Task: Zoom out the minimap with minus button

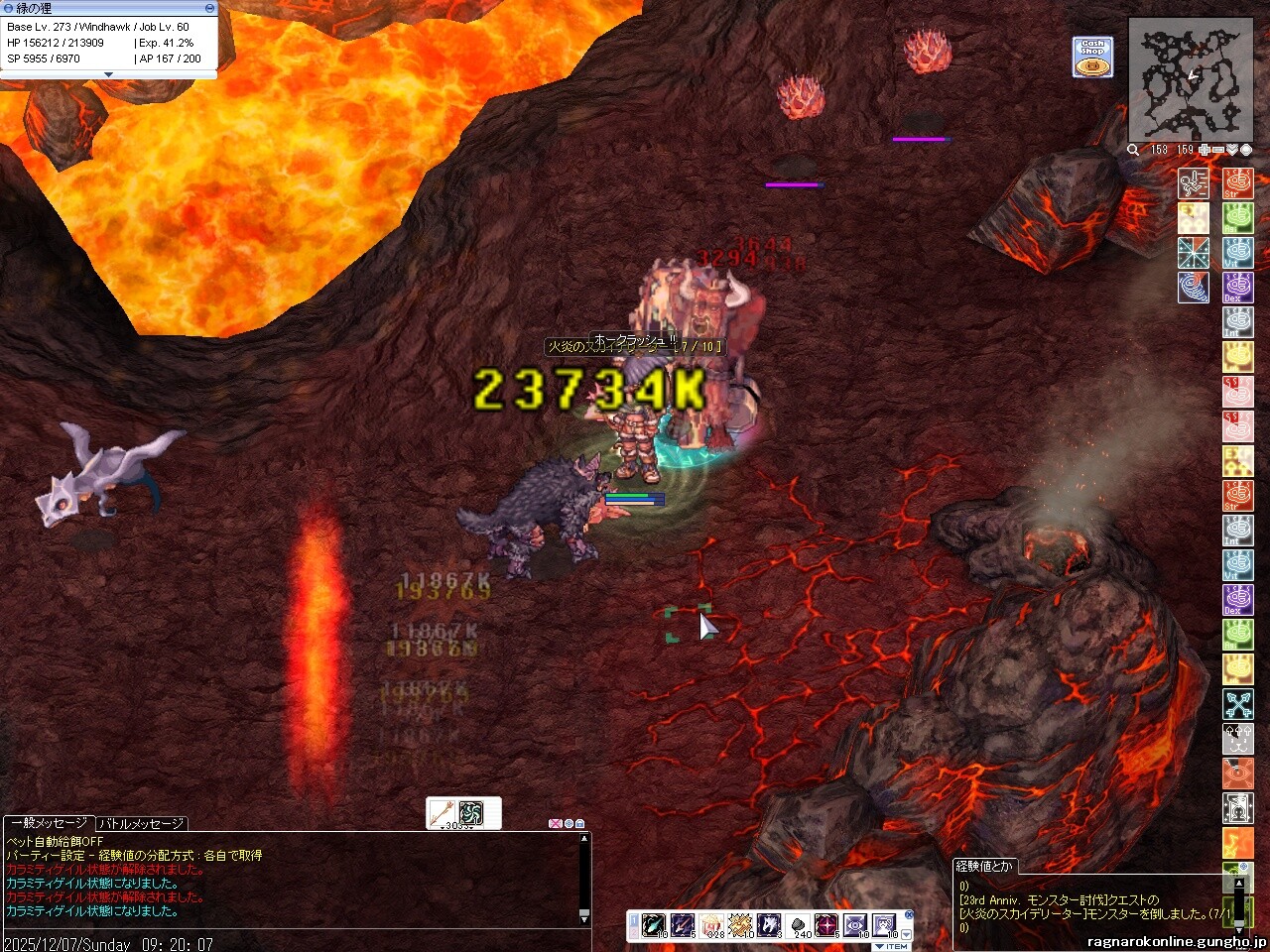Action: [1218, 150]
